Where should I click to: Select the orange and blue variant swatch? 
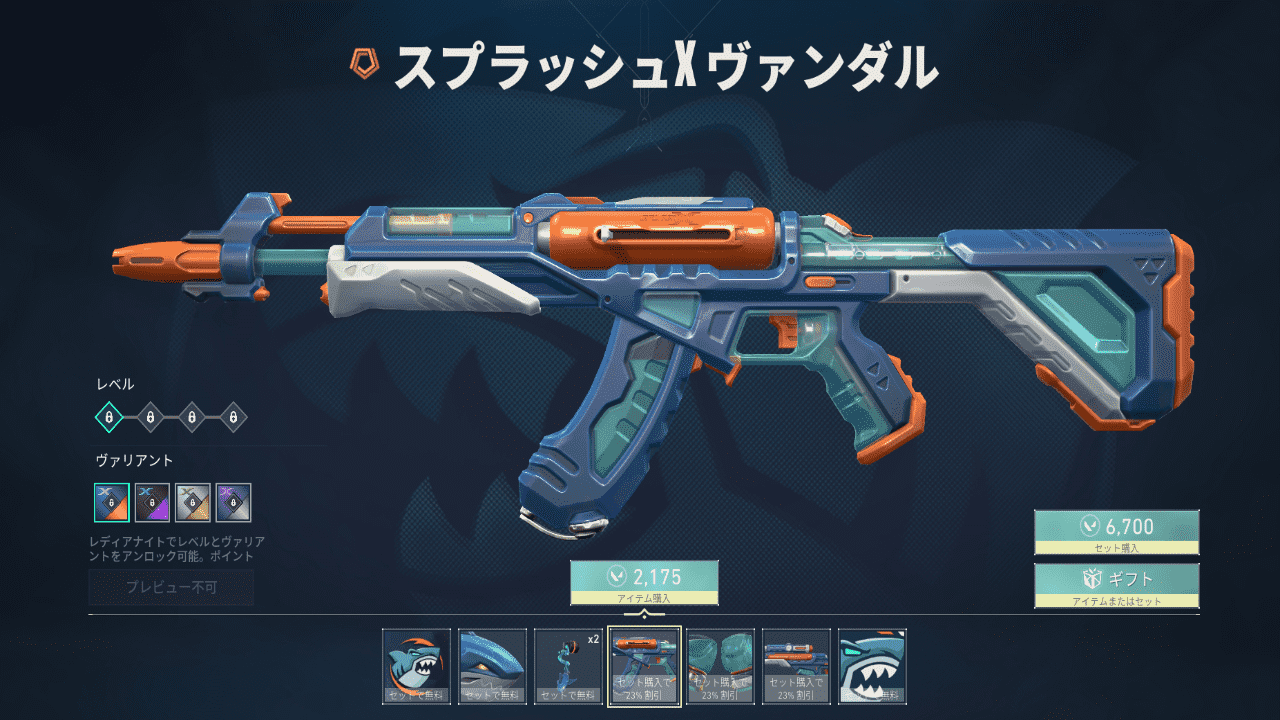(x=111, y=502)
